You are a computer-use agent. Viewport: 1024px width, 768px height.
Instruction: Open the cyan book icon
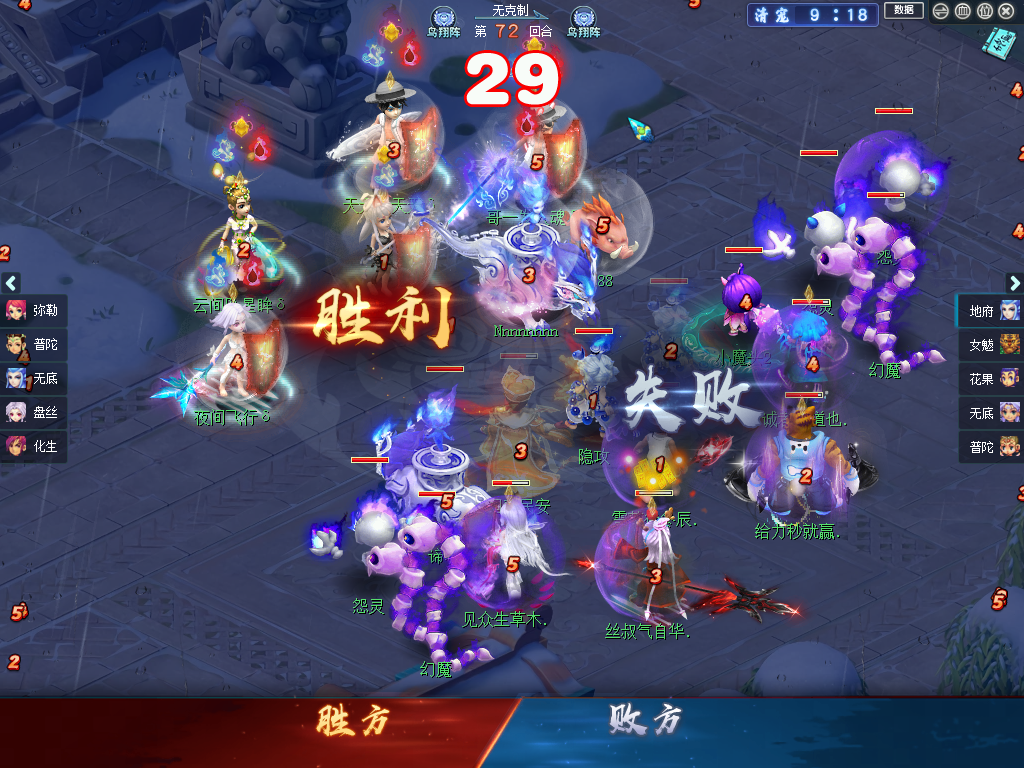click(x=997, y=41)
